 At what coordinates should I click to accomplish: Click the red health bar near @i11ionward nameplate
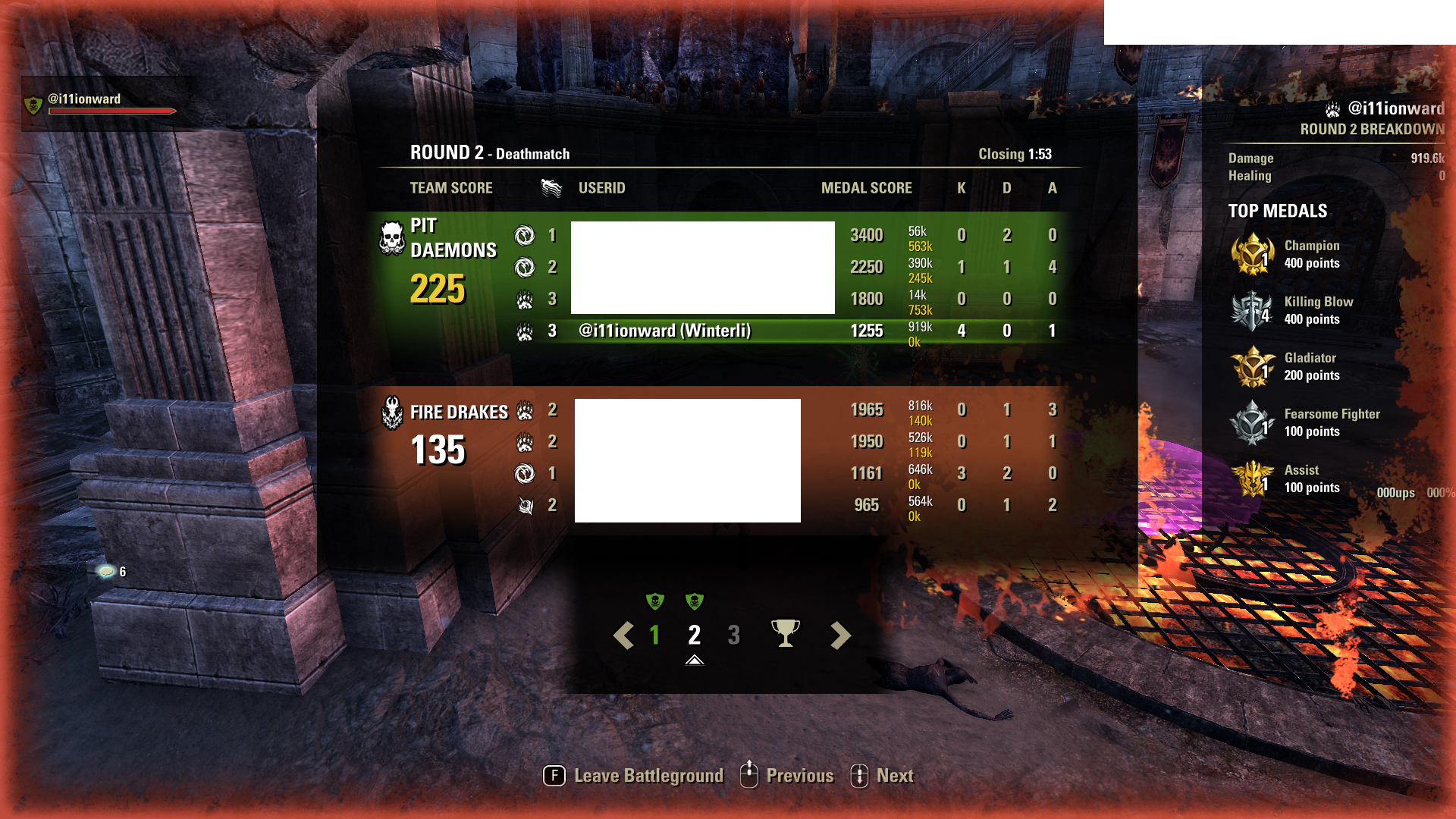coord(111,110)
